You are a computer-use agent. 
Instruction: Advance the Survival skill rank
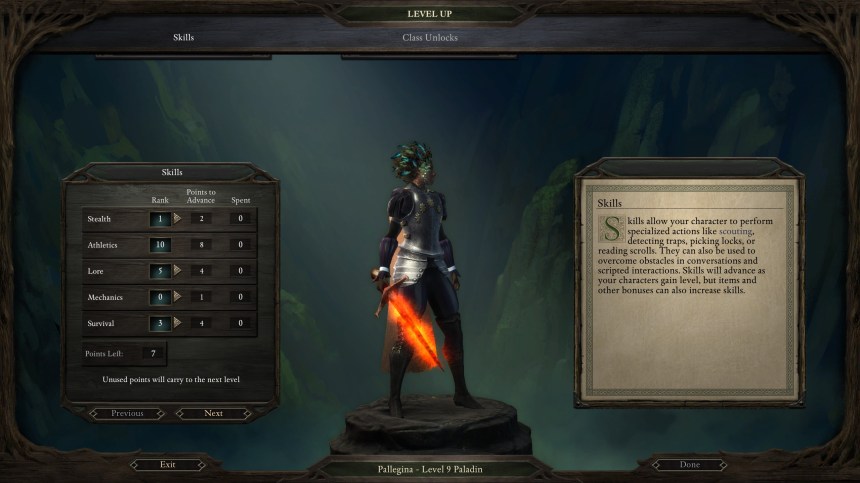point(178,323)
